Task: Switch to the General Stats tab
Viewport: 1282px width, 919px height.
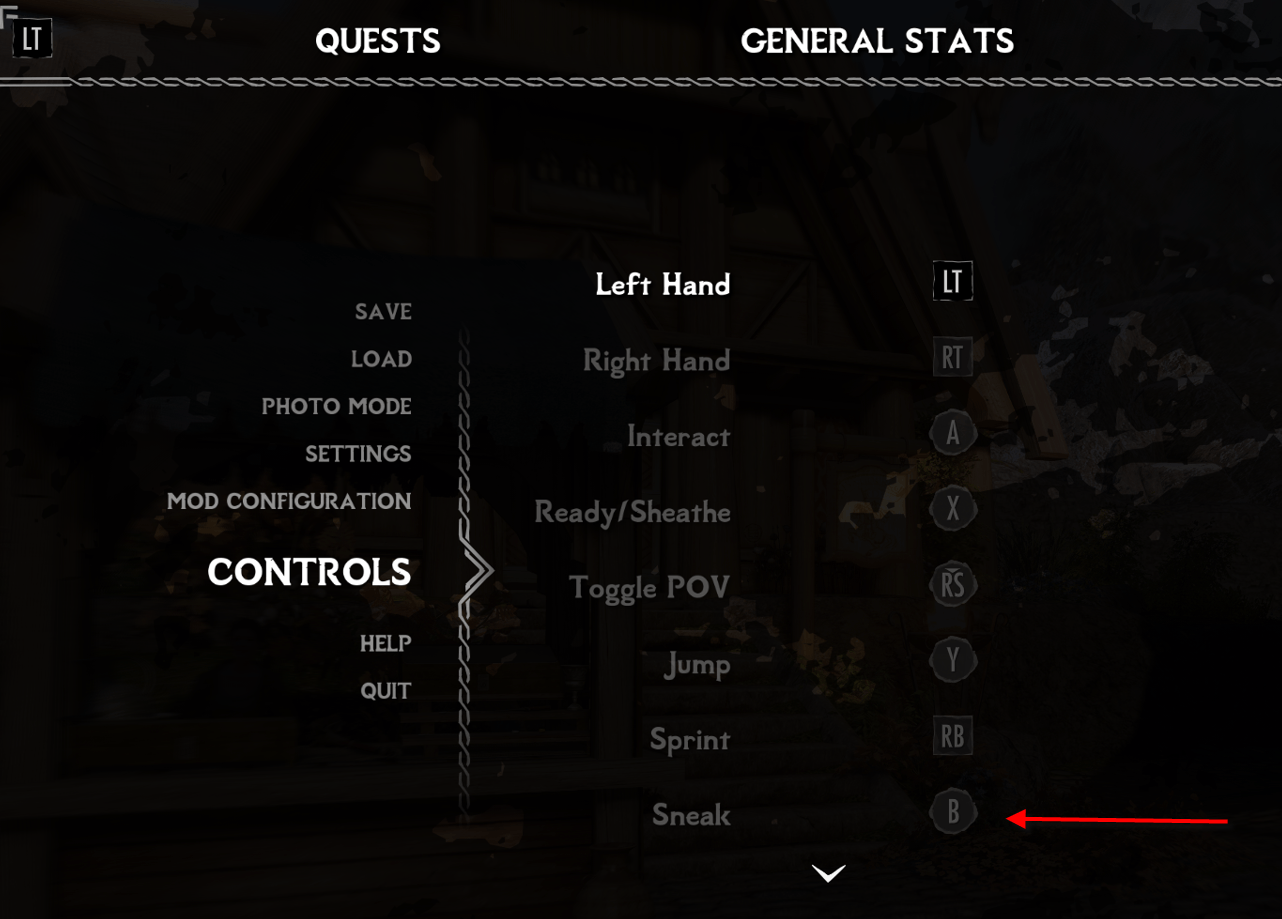Action: (877, 41)
